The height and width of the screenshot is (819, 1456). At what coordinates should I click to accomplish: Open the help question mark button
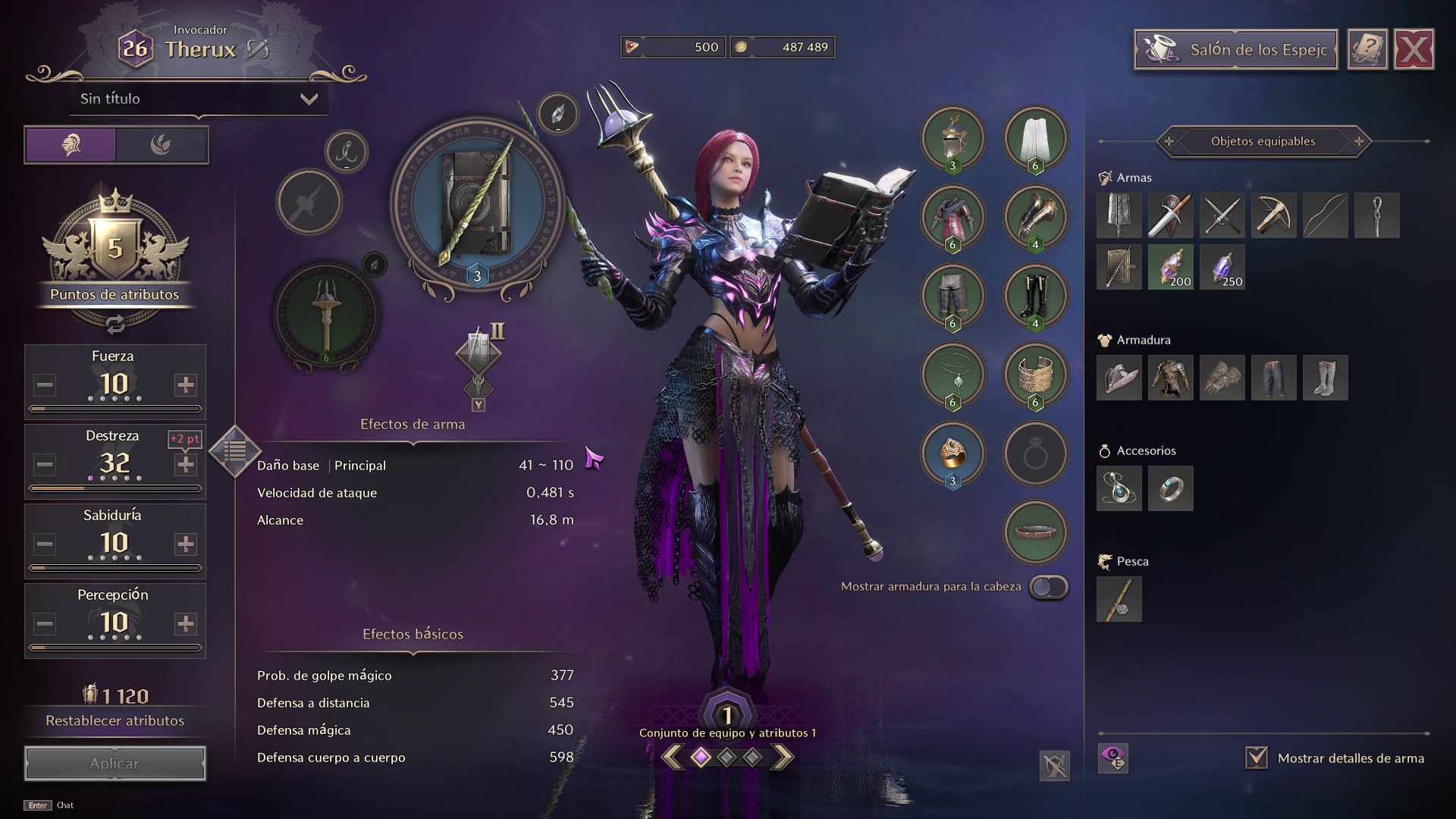point(1367,50)
